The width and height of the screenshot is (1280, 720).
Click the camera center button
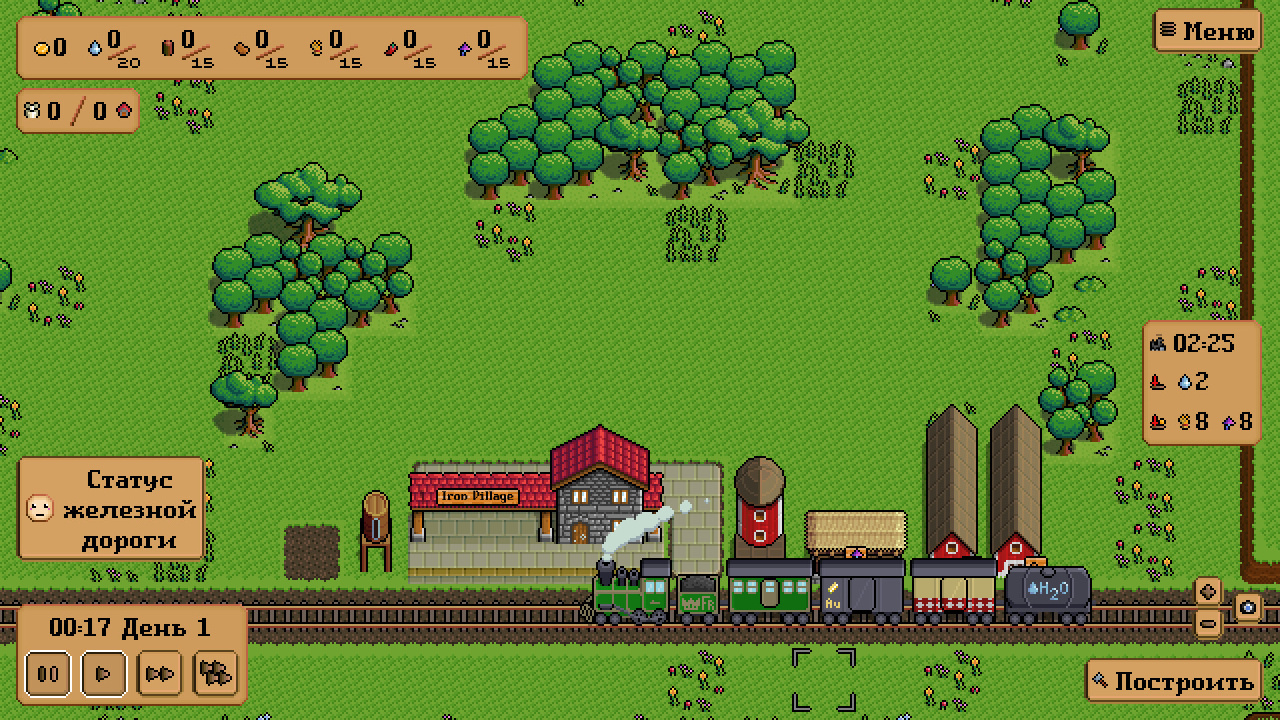[1248, 607]
